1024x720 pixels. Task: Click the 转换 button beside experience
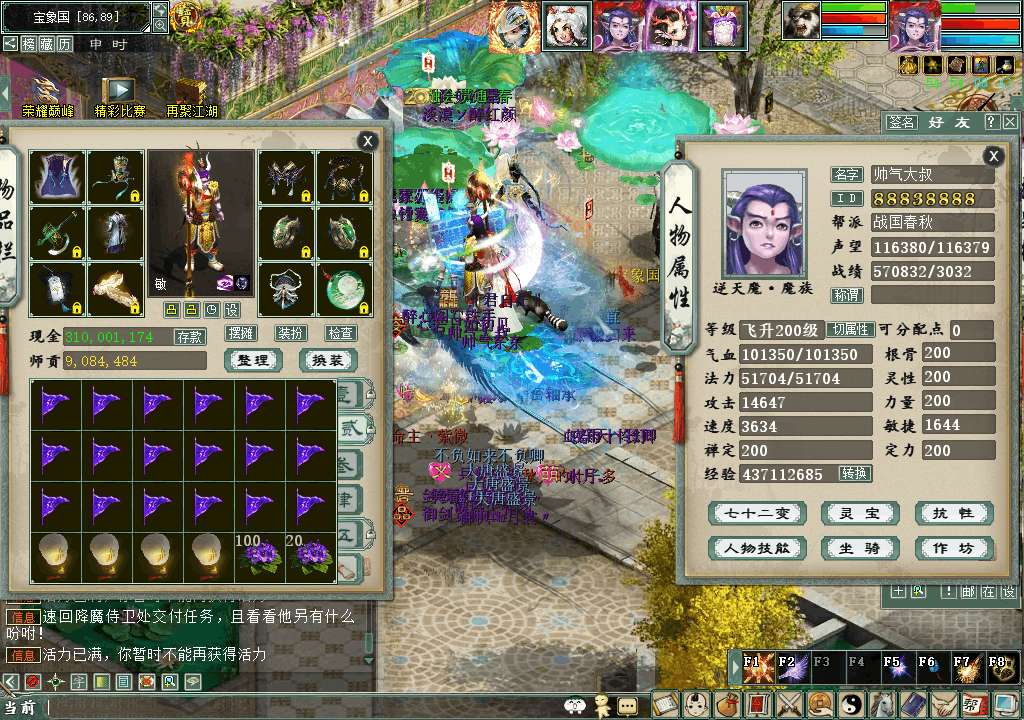point(855,474)
